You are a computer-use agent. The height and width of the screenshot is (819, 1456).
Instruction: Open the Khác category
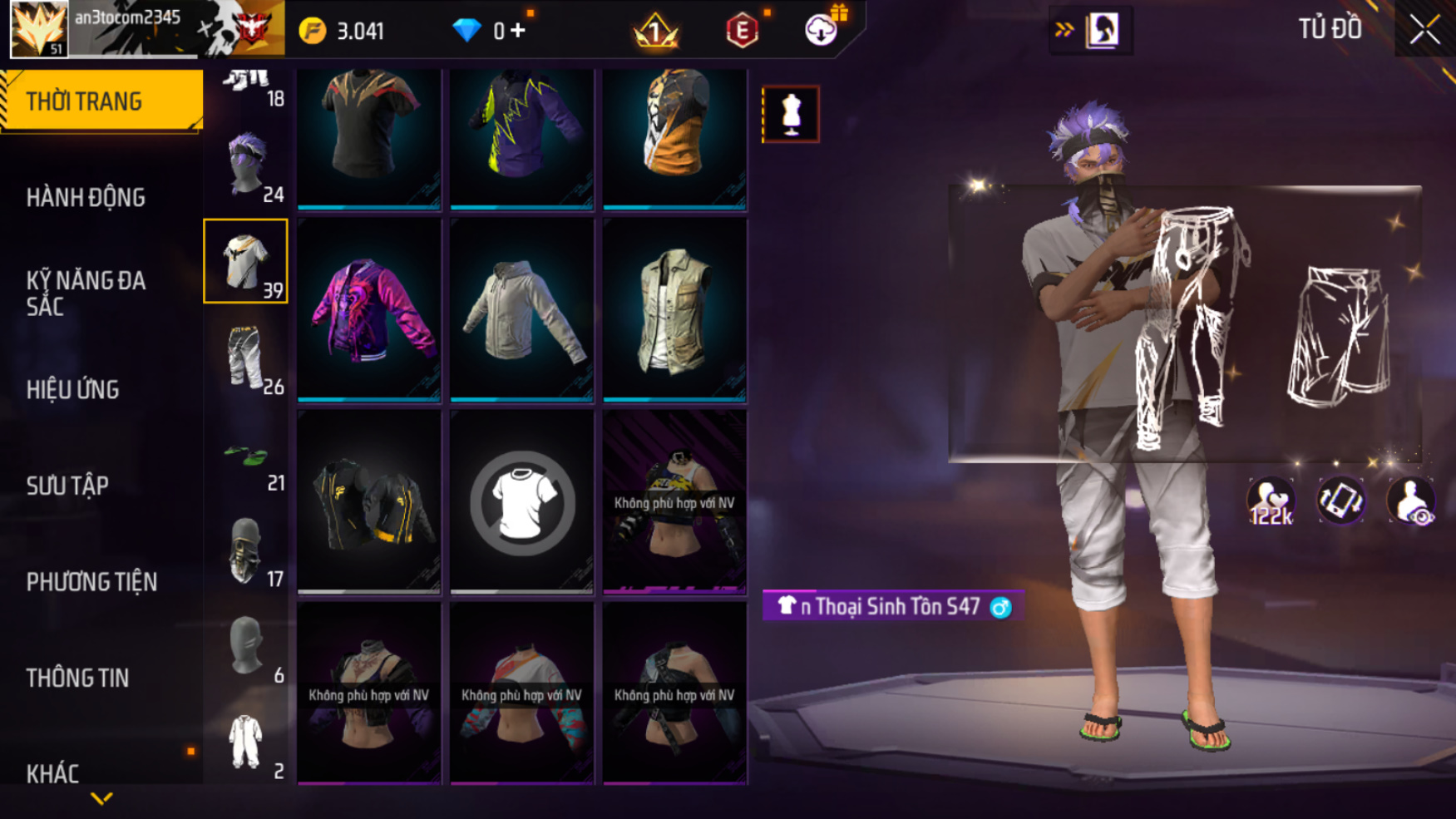point(52,773)
